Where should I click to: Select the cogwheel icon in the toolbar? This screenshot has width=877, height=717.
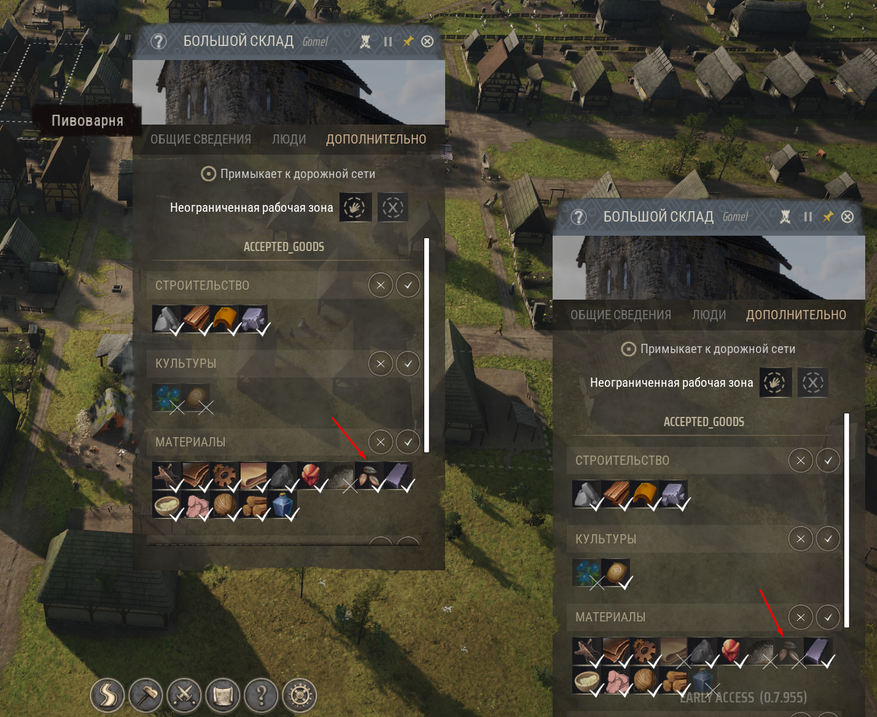click(x=299, y=694)
